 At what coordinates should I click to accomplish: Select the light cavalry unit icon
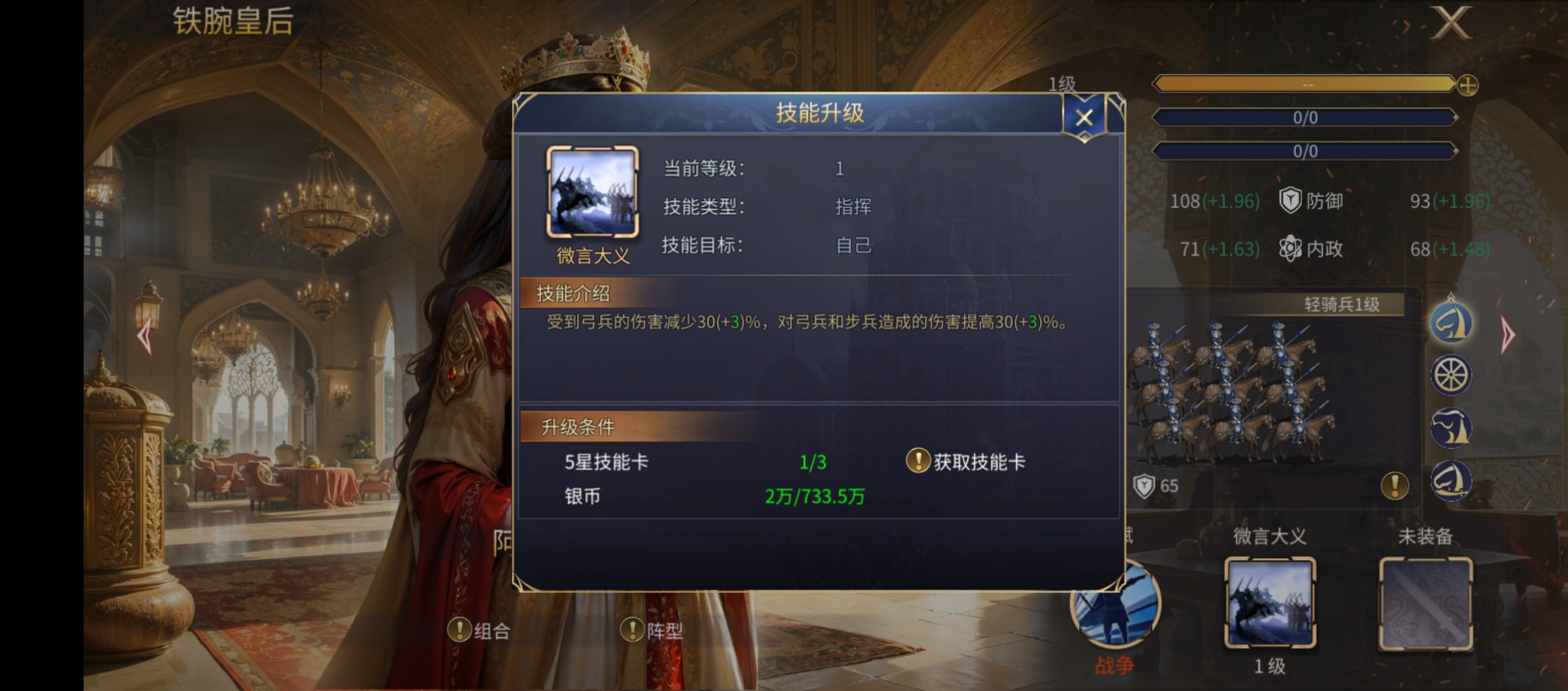click(1451, 322)
